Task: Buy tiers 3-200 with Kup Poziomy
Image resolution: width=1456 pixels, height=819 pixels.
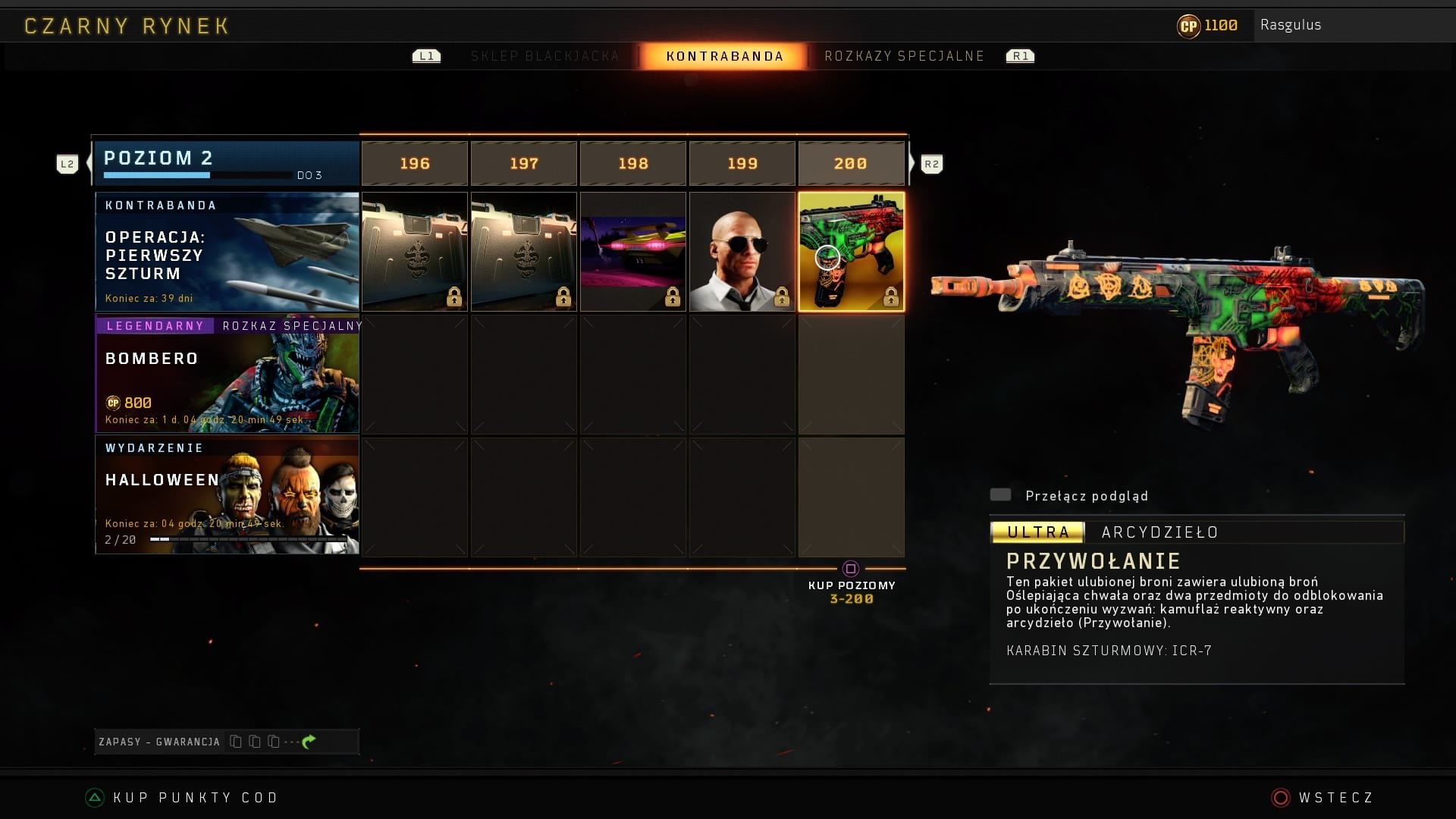Action: [851, 585]
